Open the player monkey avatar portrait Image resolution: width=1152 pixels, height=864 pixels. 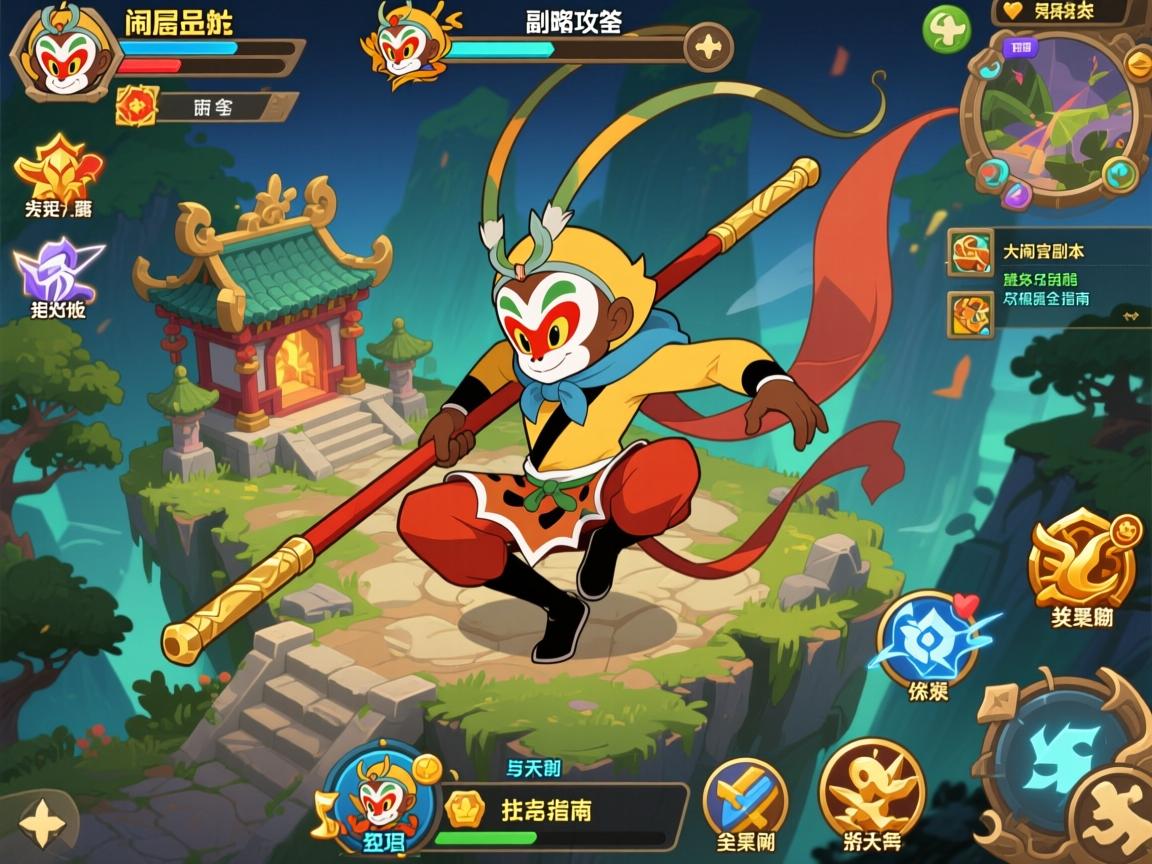(61, 55)
